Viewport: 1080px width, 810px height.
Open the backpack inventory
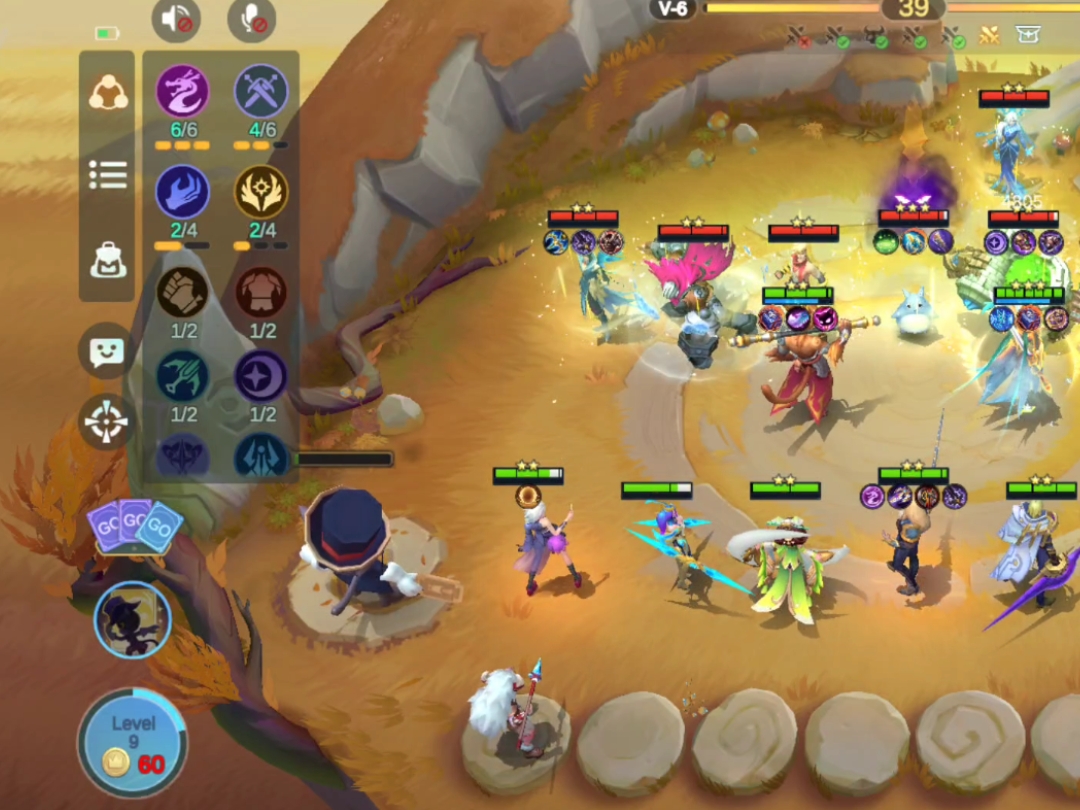(x=107, y=259)
